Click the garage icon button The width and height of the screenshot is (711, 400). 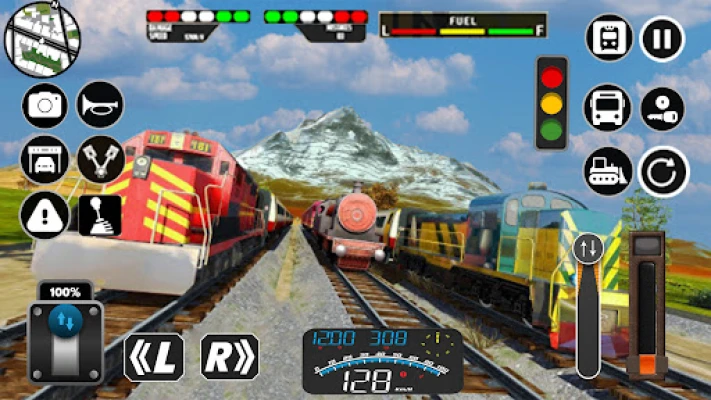point(44,160)
